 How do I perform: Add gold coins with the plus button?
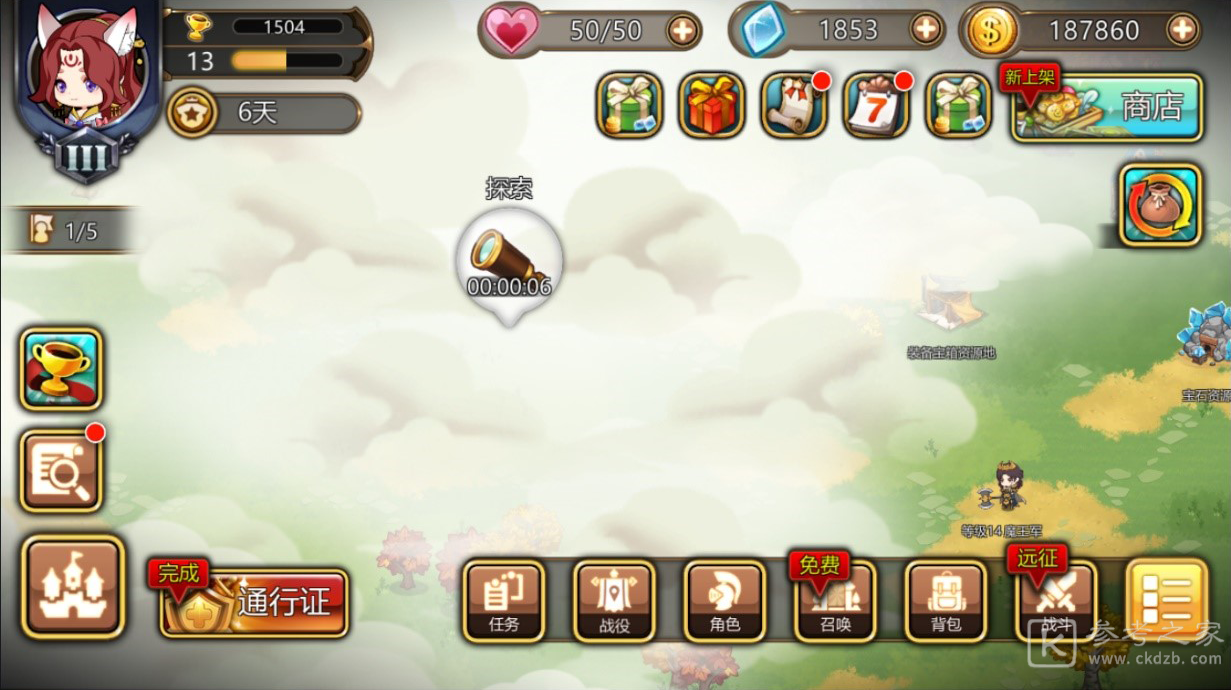tap(1182, 30)
